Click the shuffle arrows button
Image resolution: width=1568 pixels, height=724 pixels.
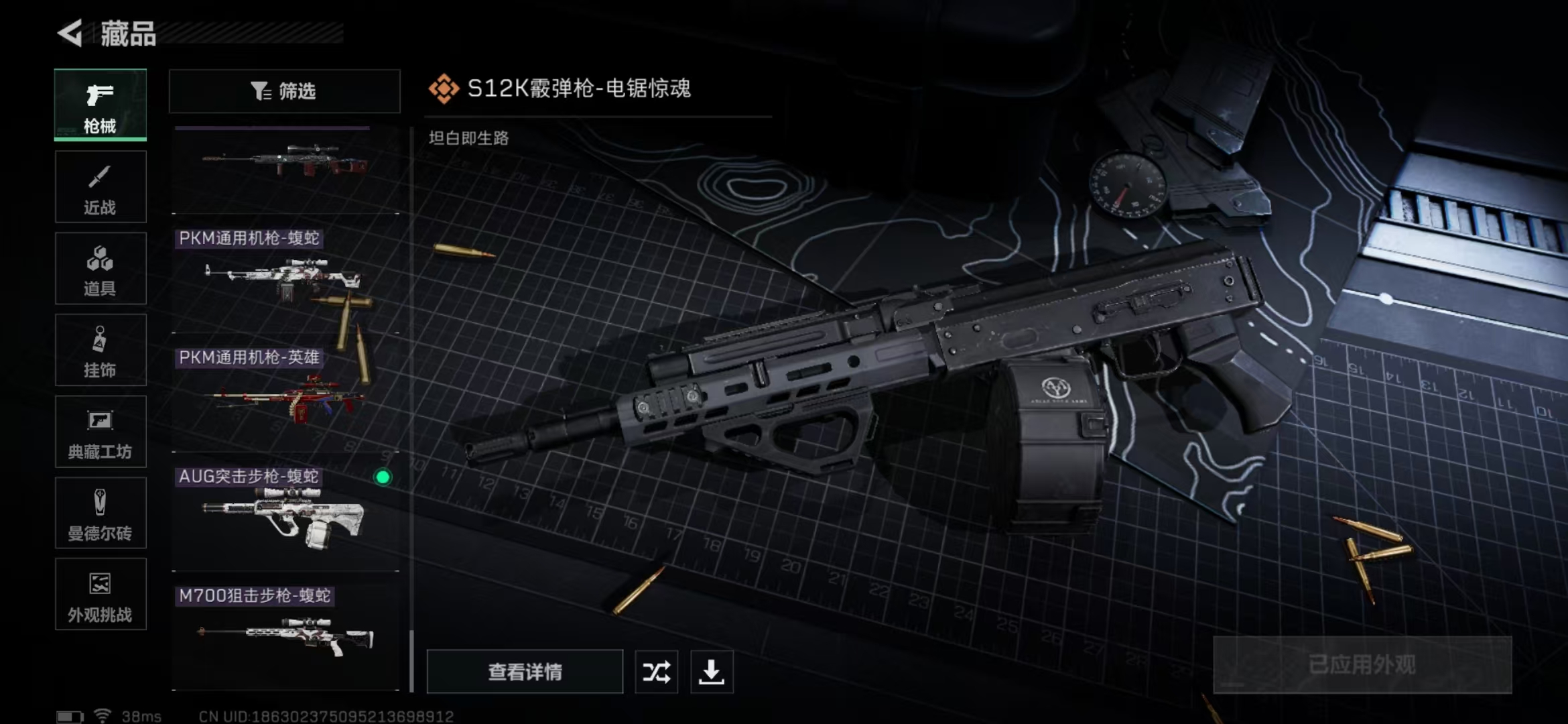656,671
